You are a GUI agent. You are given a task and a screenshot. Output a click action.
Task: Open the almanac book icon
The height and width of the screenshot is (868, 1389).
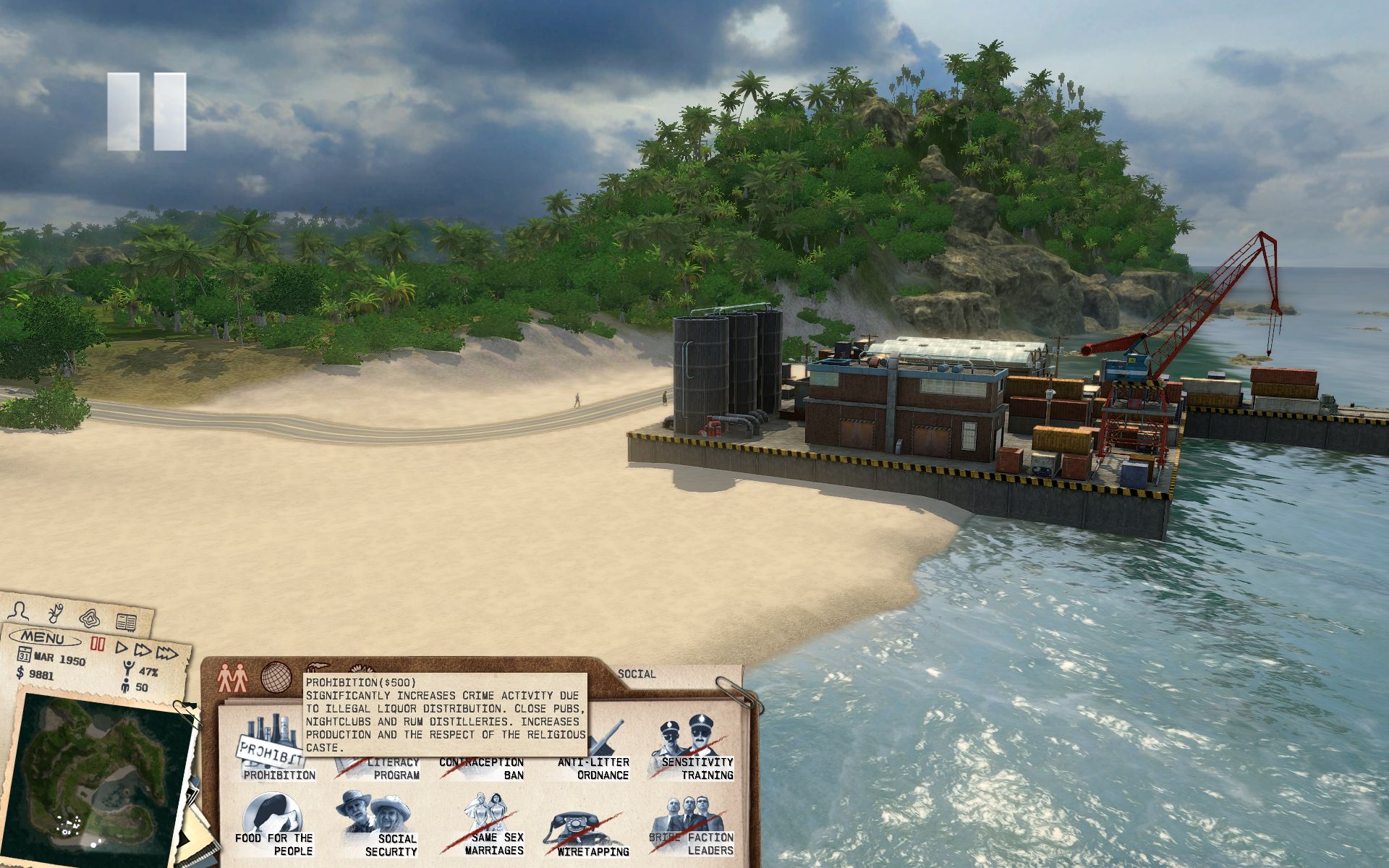[126, 621]
